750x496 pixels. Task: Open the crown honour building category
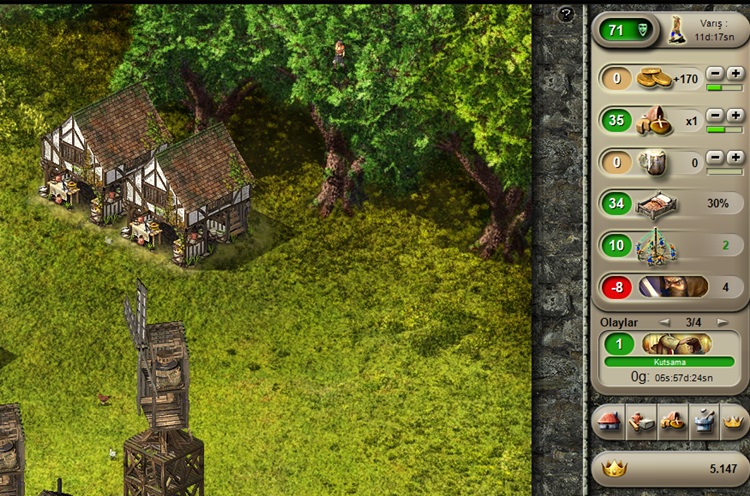pos(734,422)
